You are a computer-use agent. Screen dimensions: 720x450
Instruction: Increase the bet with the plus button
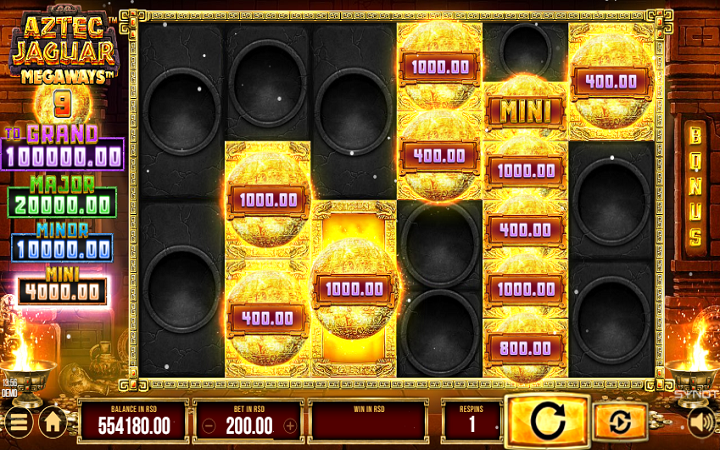(x=290, y=425)
